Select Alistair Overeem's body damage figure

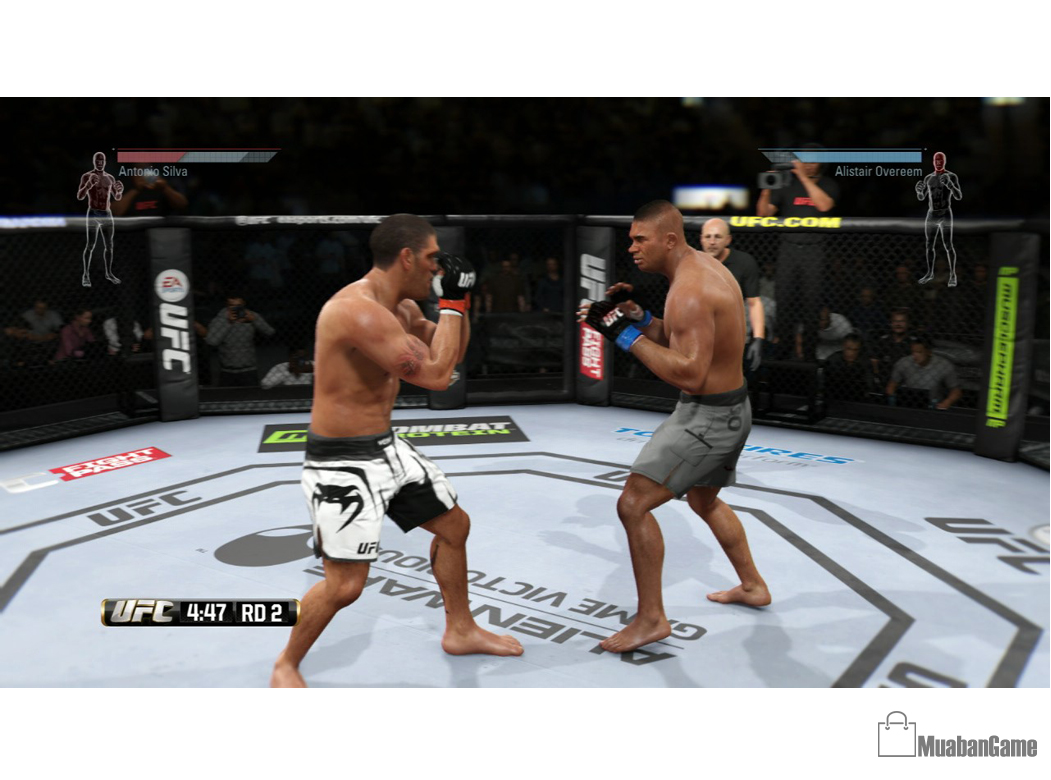(x=939, y=217)
